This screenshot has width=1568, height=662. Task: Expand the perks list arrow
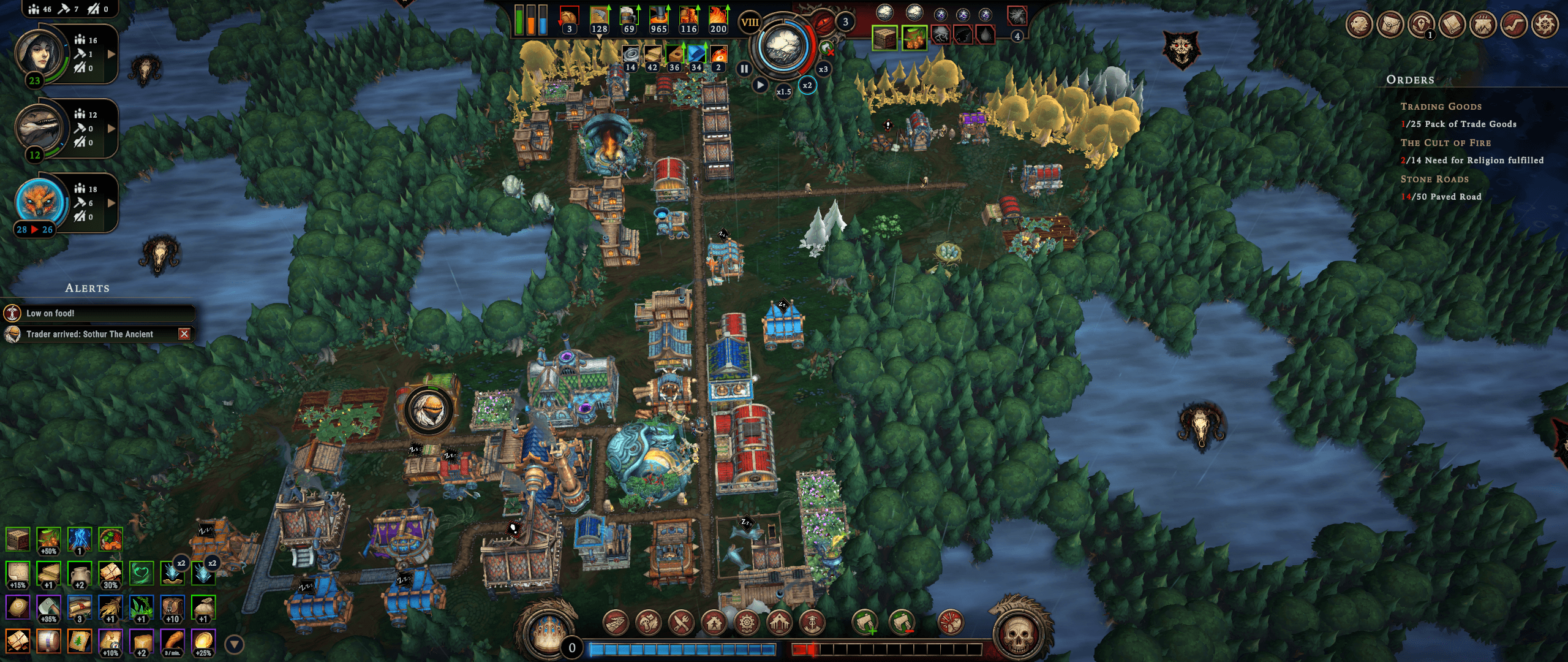(234, 644)
